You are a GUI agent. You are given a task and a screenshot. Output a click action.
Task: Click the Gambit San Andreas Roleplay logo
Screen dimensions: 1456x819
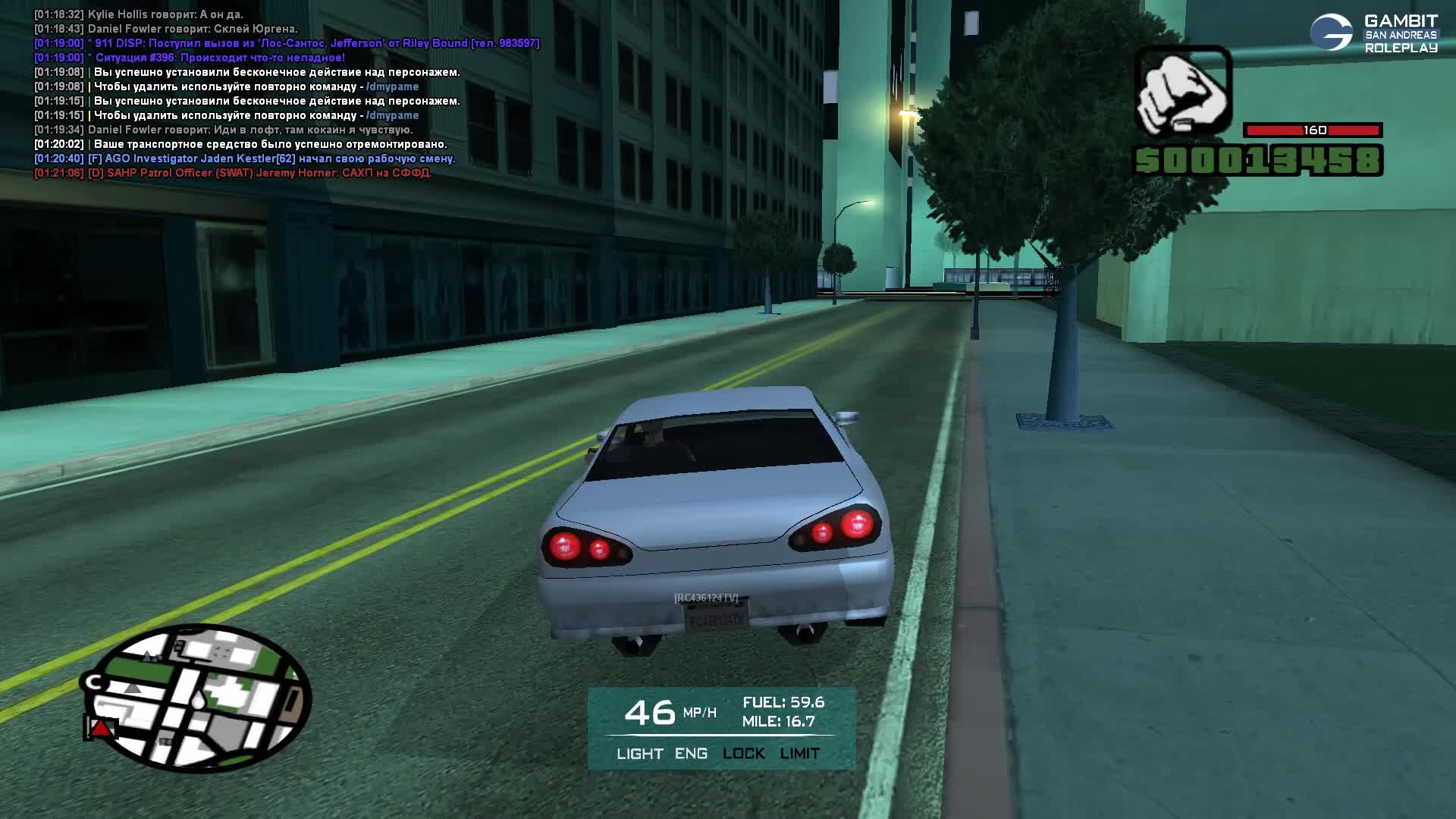pyautogui.click(x=1373, y=33)
